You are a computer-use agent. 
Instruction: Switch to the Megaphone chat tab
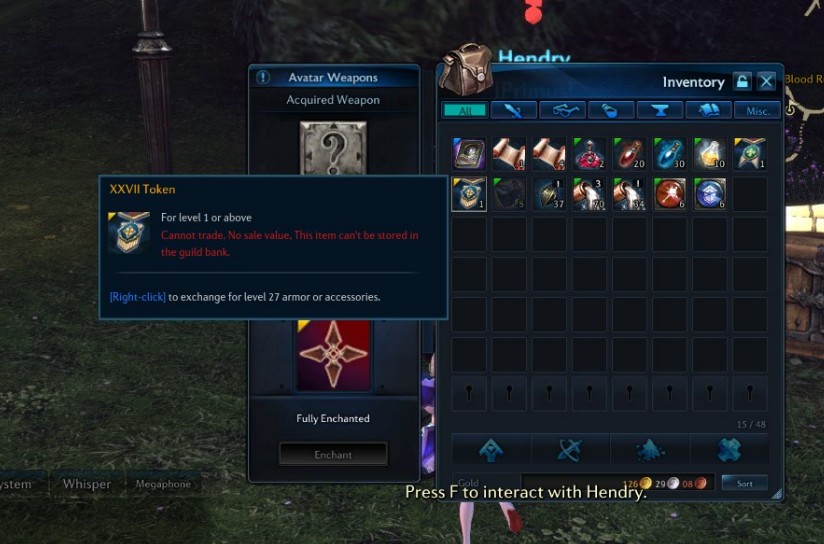(163, 484)
